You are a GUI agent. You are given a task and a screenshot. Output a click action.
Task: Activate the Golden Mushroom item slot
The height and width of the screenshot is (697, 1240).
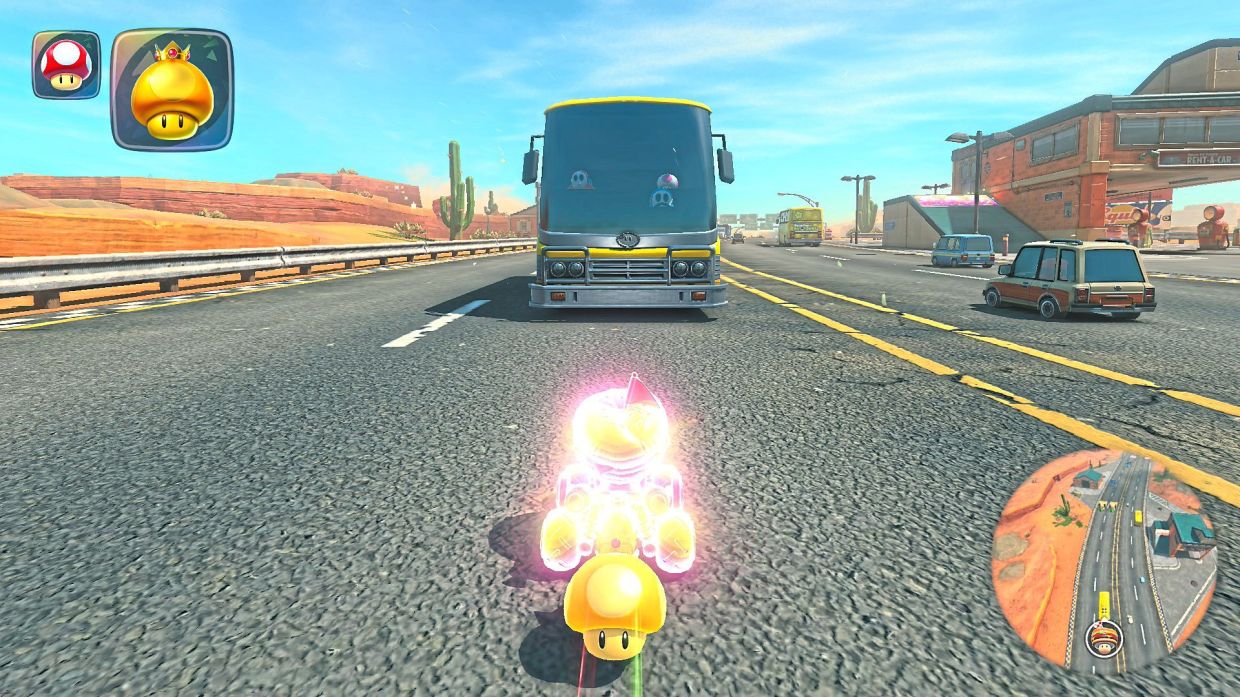pyautogui.click(x=172, y=90)
